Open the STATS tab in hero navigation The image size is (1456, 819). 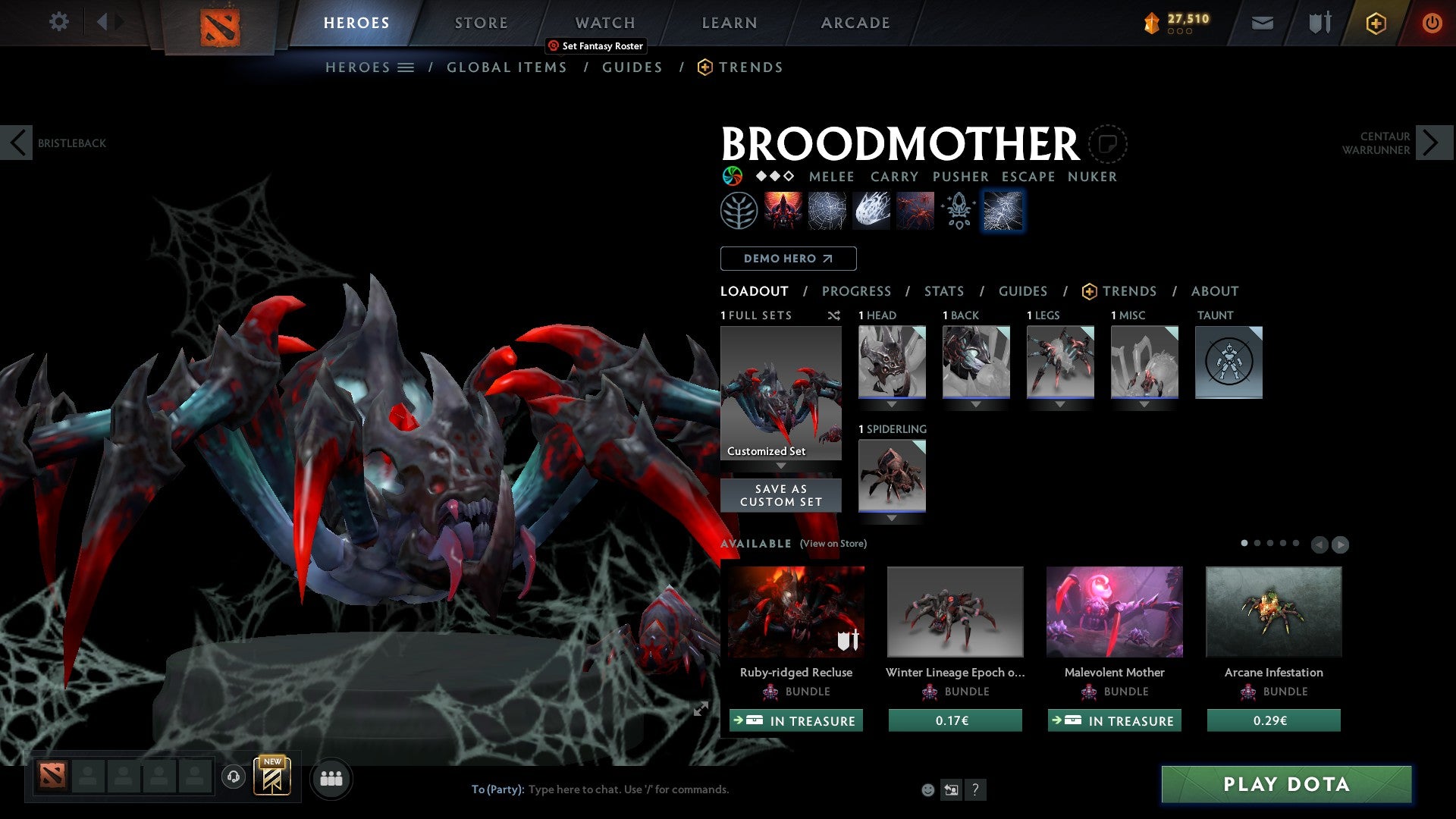coord(943,290)
